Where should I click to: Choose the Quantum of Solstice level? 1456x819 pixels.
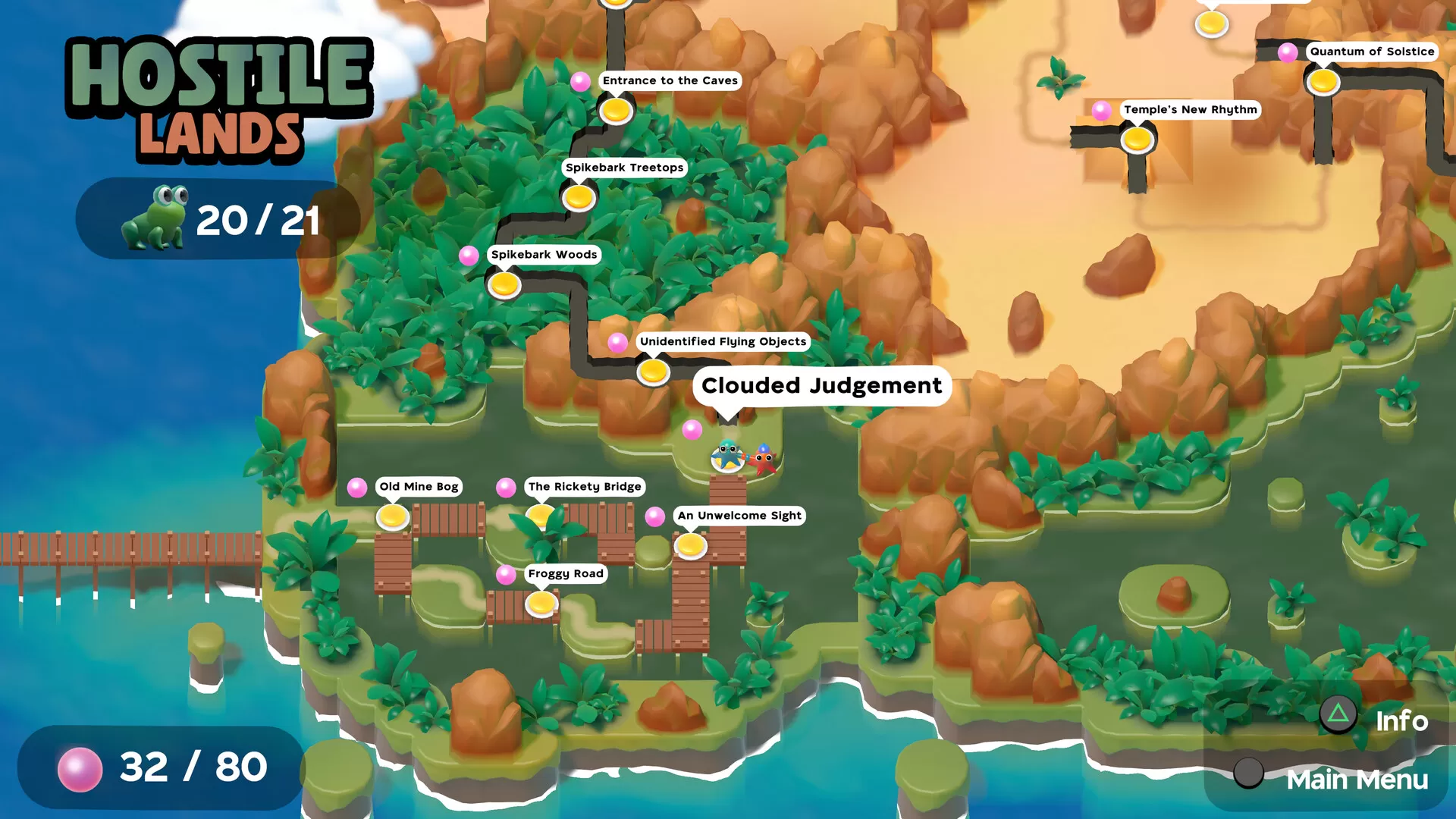click(x=1323, y=82)
